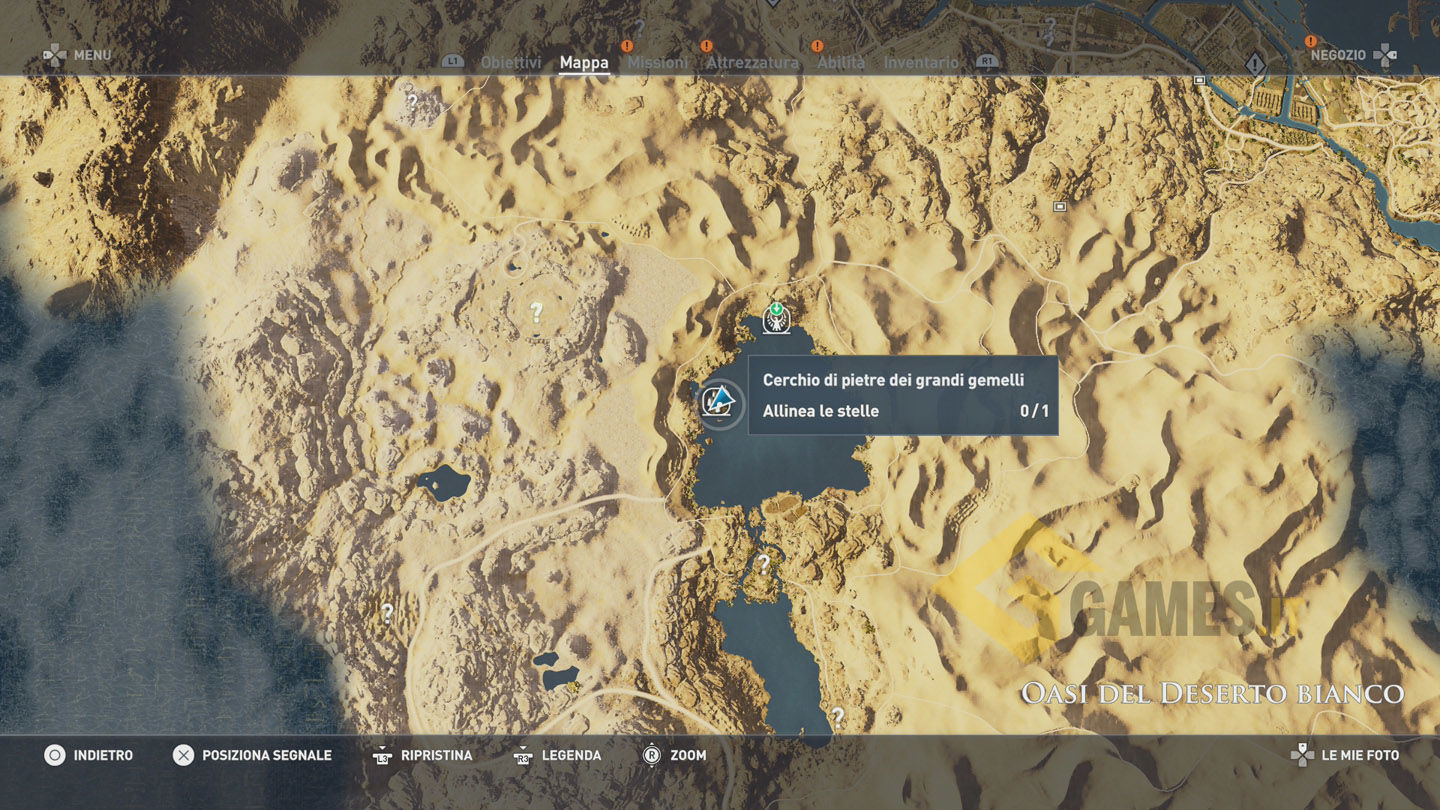
Task: Open Le Mie Foto
Action: point(1360,755)
